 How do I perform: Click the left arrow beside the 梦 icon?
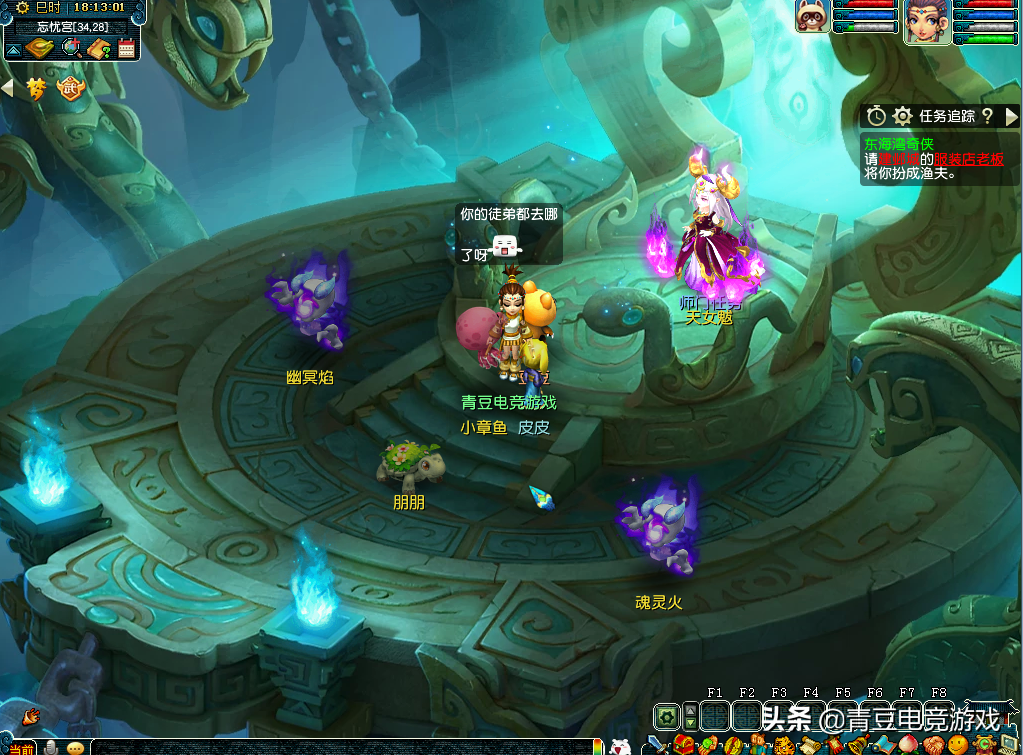click(8, 89)
